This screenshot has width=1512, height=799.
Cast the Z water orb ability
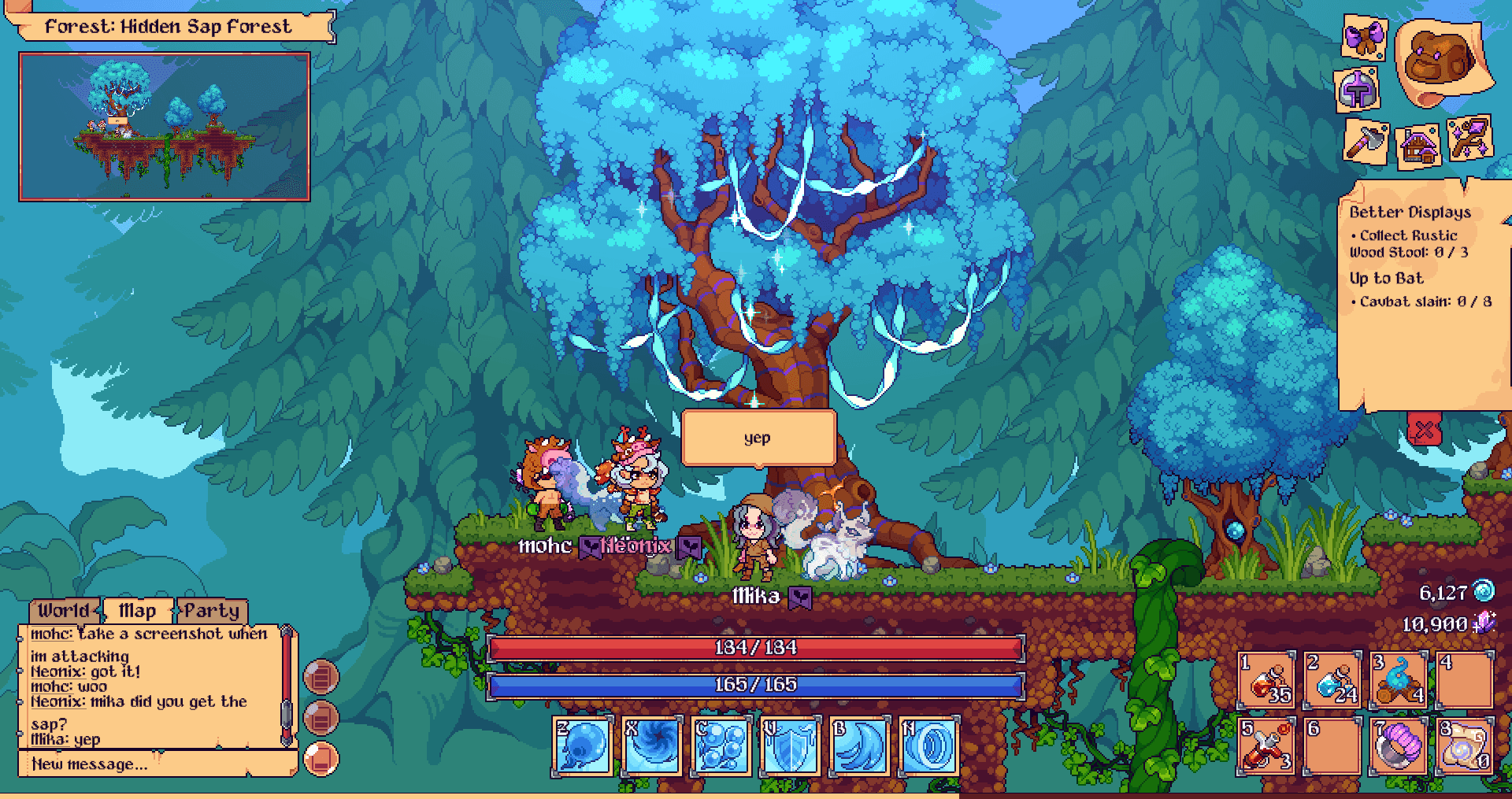(x=581, y=744)
